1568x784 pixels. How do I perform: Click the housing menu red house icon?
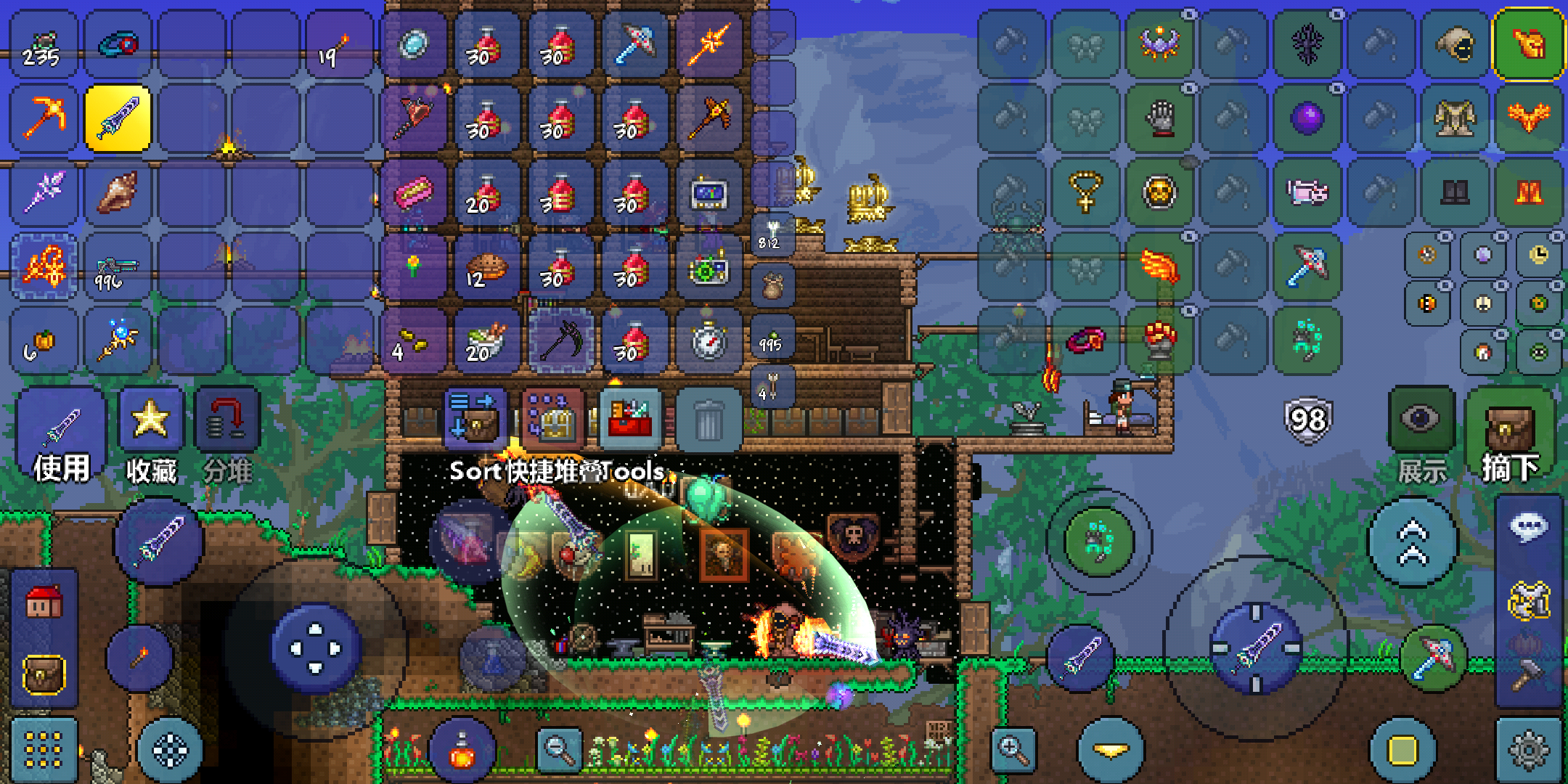tap(44, 602)
